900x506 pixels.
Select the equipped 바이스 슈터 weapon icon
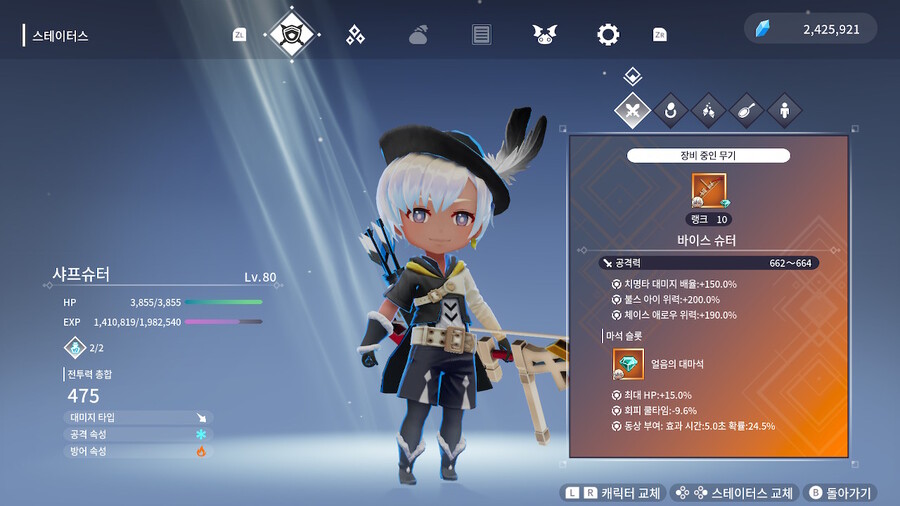709,190
